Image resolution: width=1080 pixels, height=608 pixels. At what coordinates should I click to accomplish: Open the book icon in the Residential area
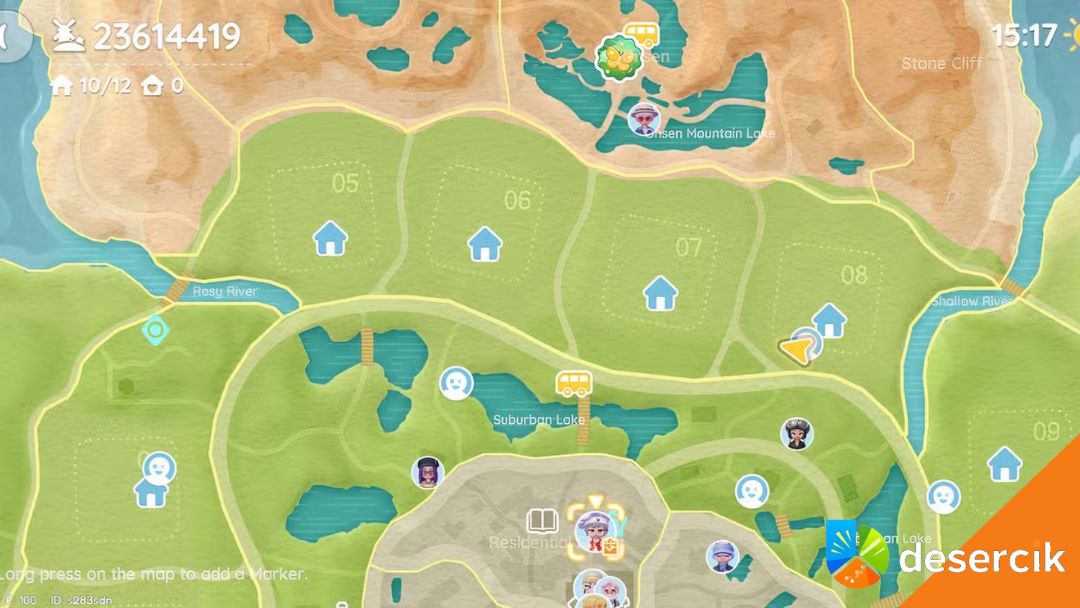point(541,521)
